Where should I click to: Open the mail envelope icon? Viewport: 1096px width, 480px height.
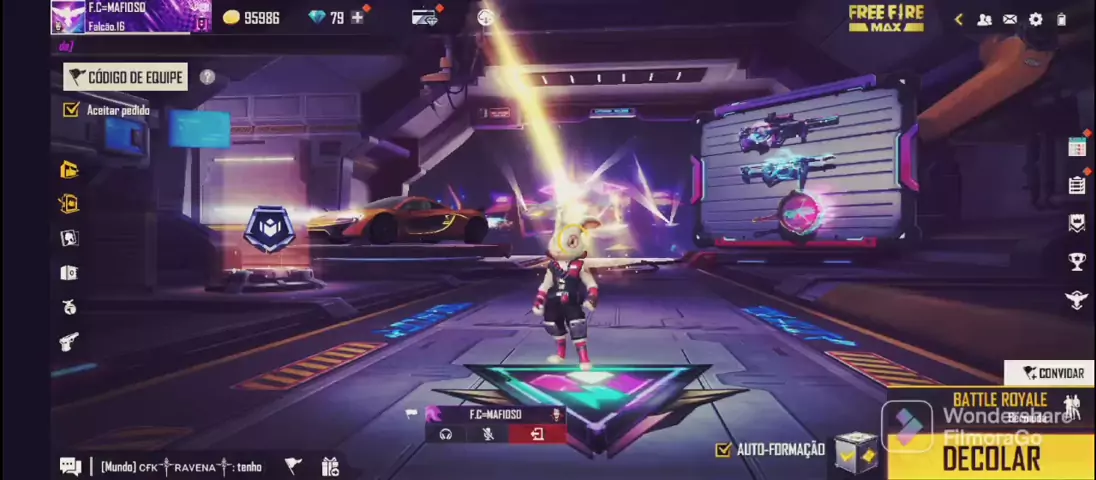pyautogui.click(x=1010, y=19)
